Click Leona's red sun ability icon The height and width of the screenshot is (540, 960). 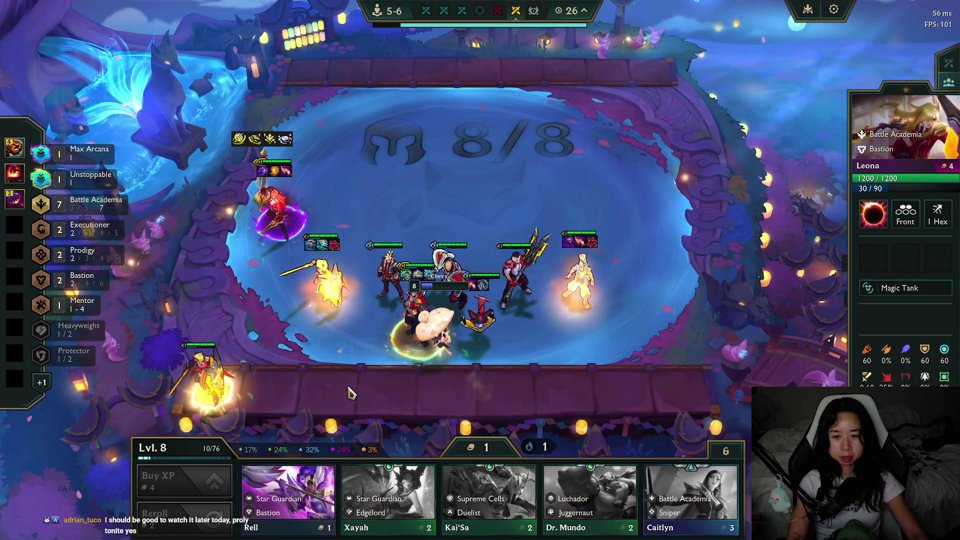click(873, 214)
